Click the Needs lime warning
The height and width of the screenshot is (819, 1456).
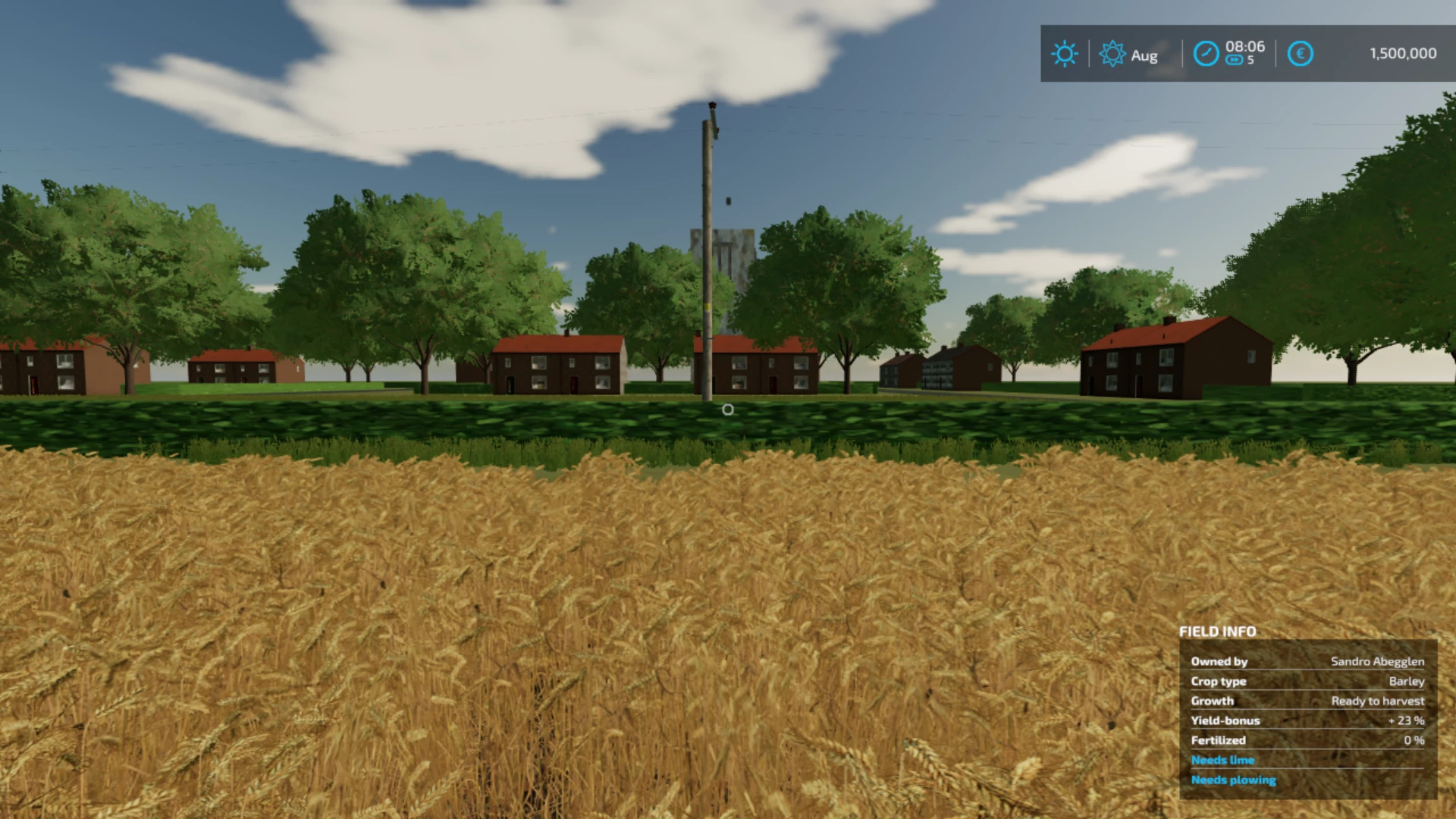(1222, 760)
